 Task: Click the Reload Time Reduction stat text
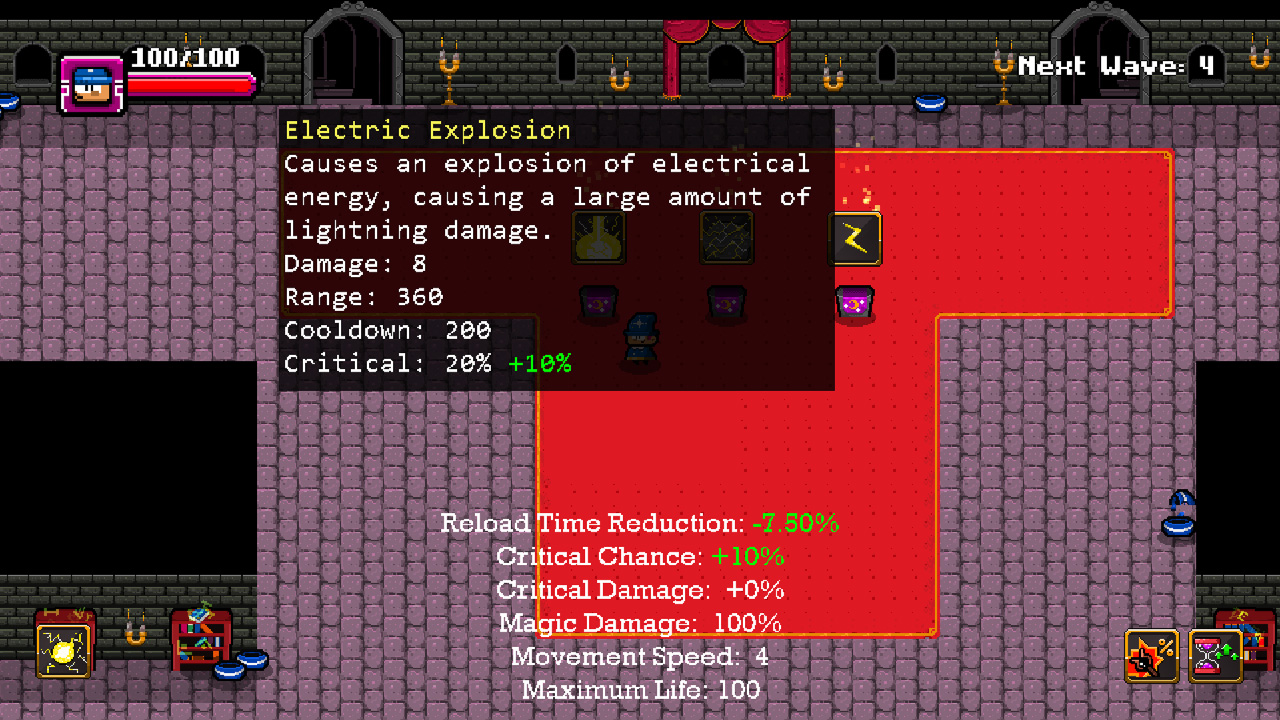pyautogui.click(x=640, y=523)
